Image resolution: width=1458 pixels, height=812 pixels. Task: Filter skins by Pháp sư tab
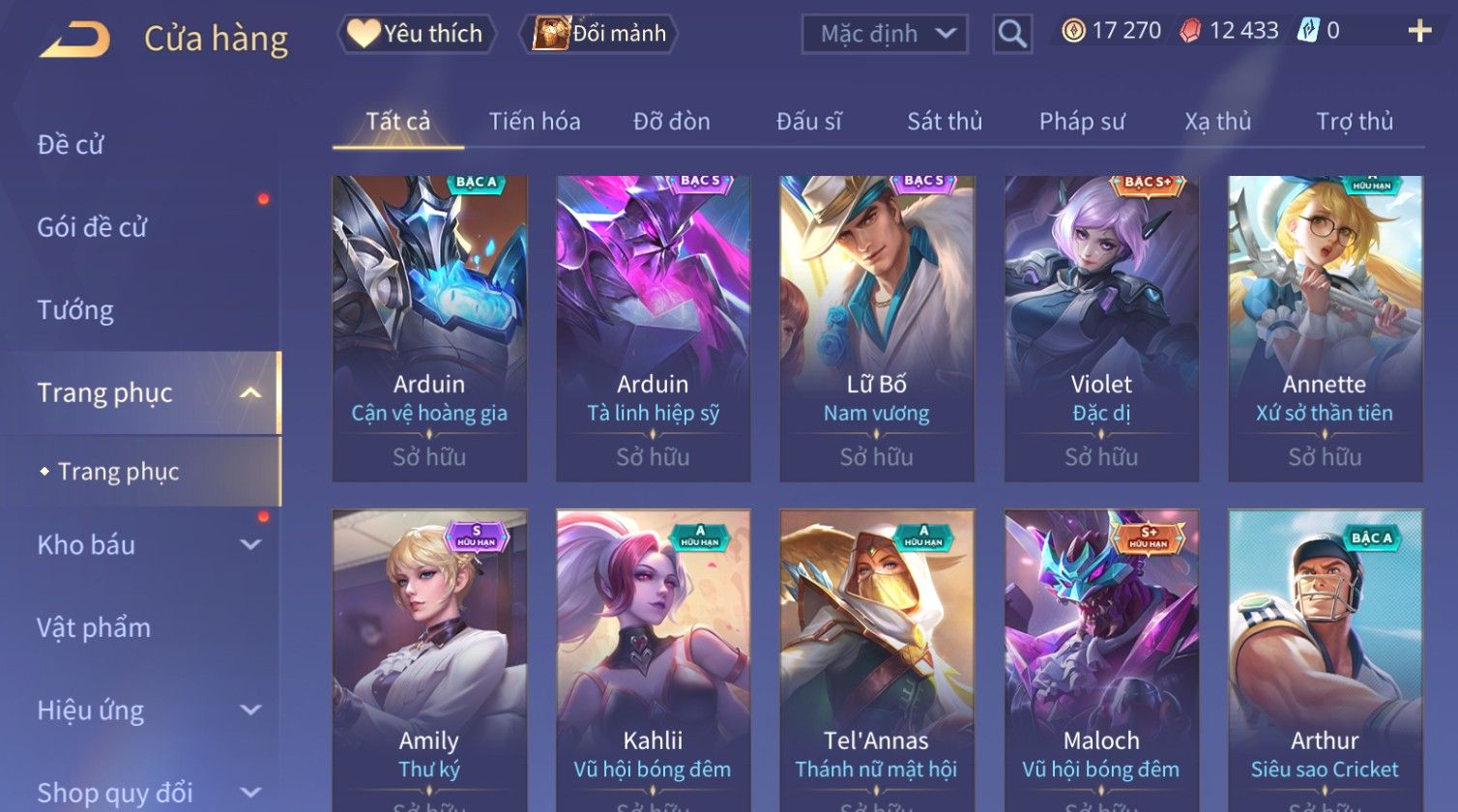(x=1082, y=122)
